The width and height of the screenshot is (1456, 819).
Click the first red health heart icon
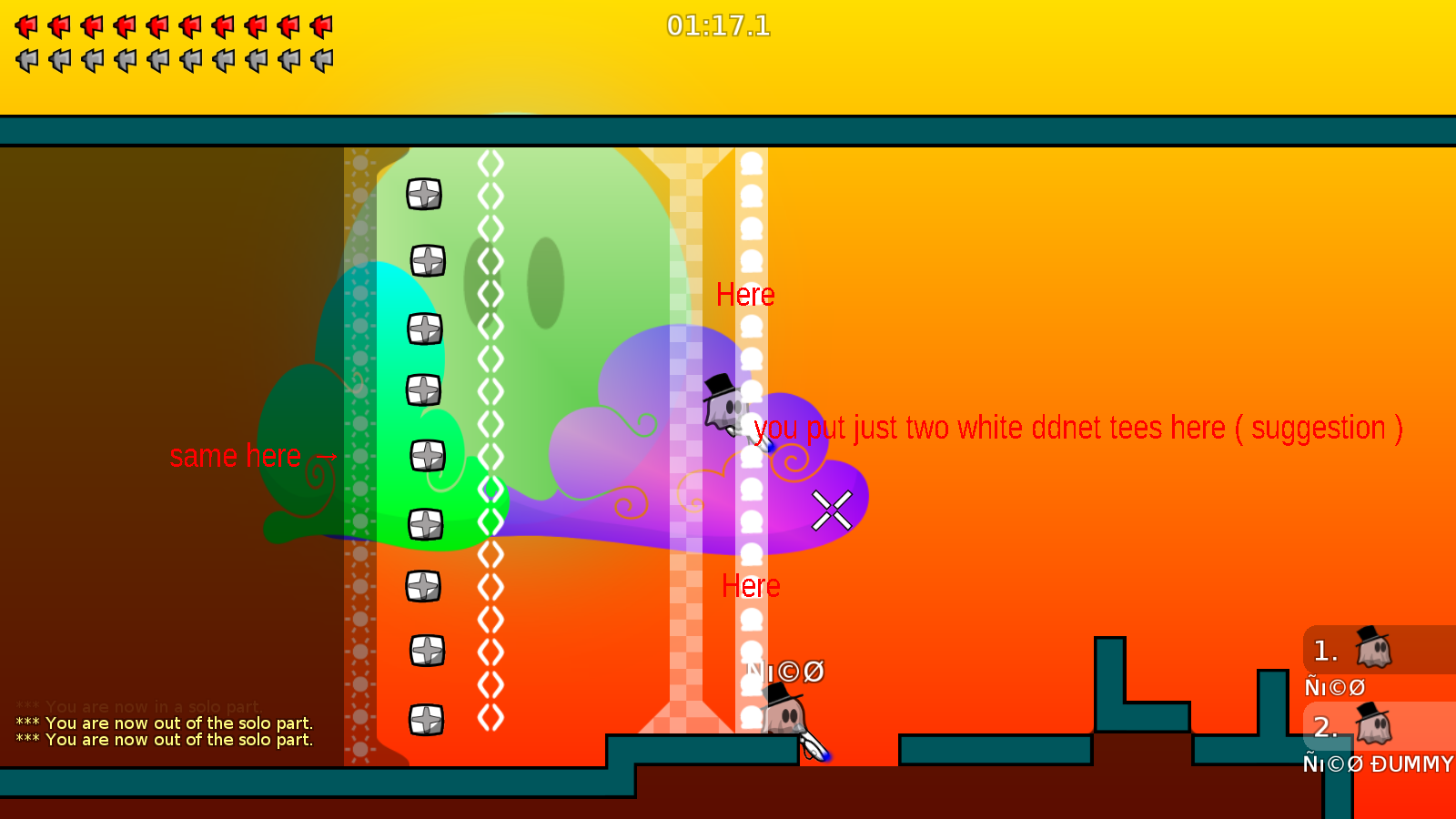(x=25, y=25)
